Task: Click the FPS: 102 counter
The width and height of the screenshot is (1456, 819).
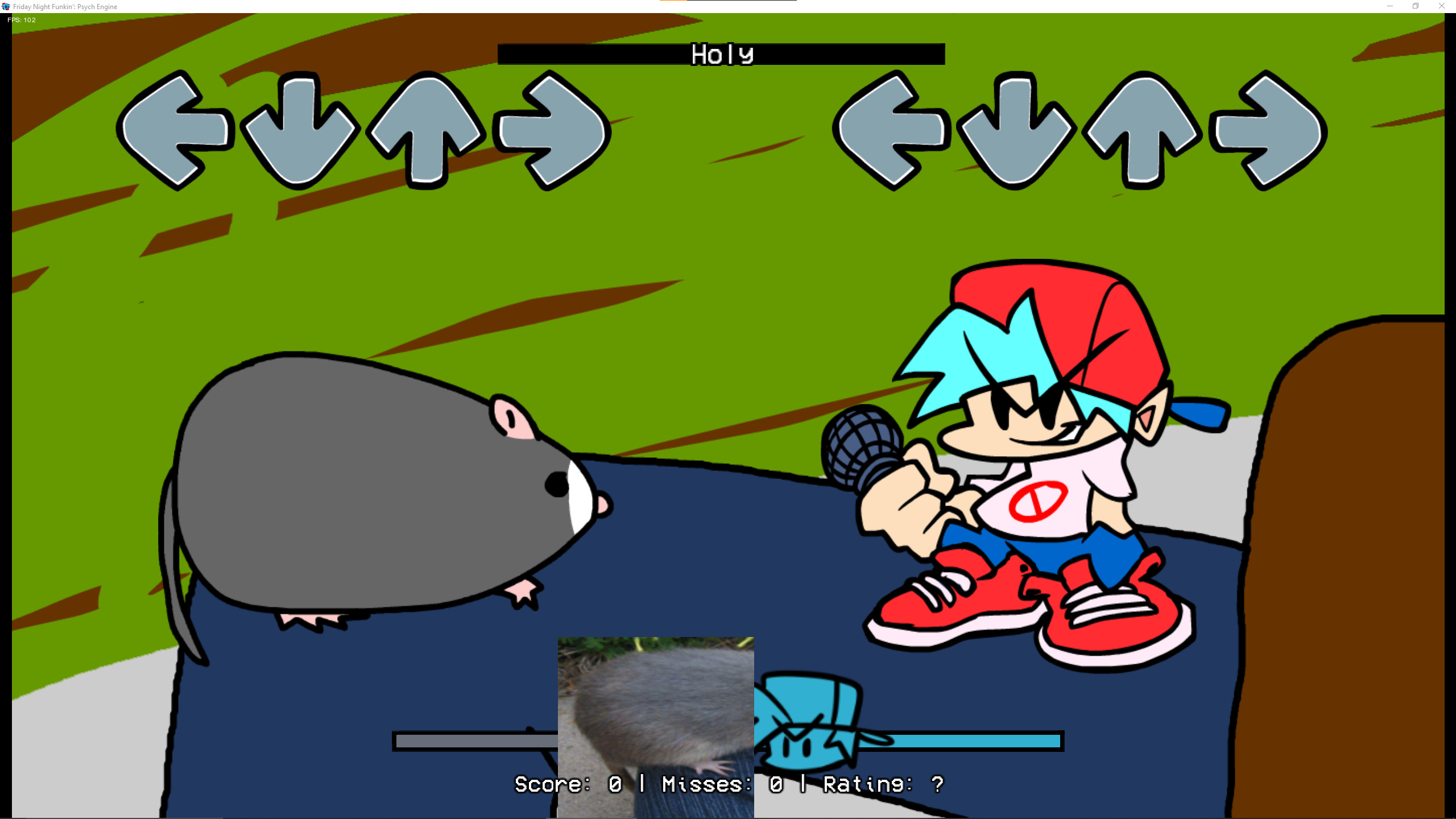Action: click(20, 20)
